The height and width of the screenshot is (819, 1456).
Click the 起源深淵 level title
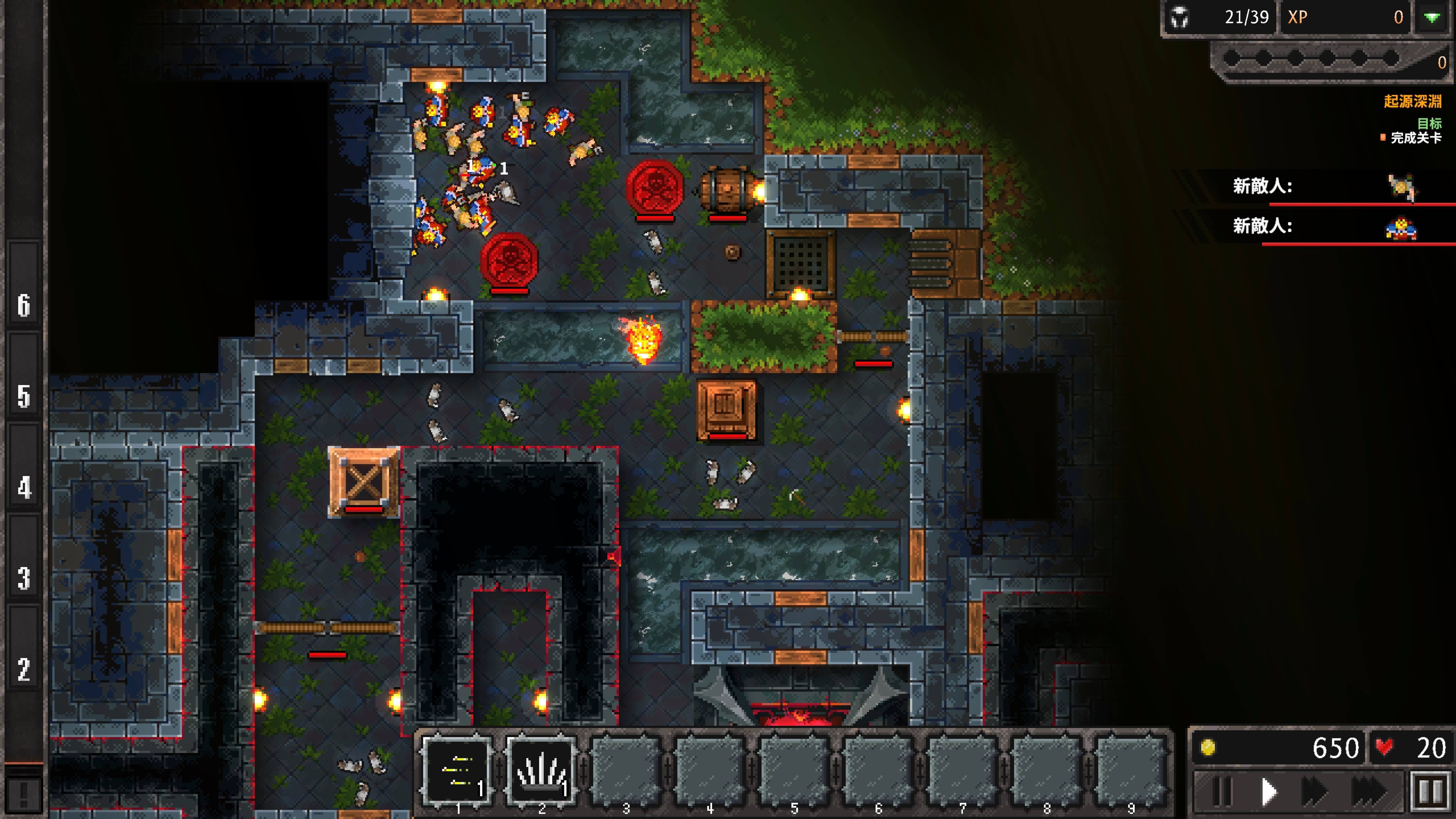point(1419,101)
